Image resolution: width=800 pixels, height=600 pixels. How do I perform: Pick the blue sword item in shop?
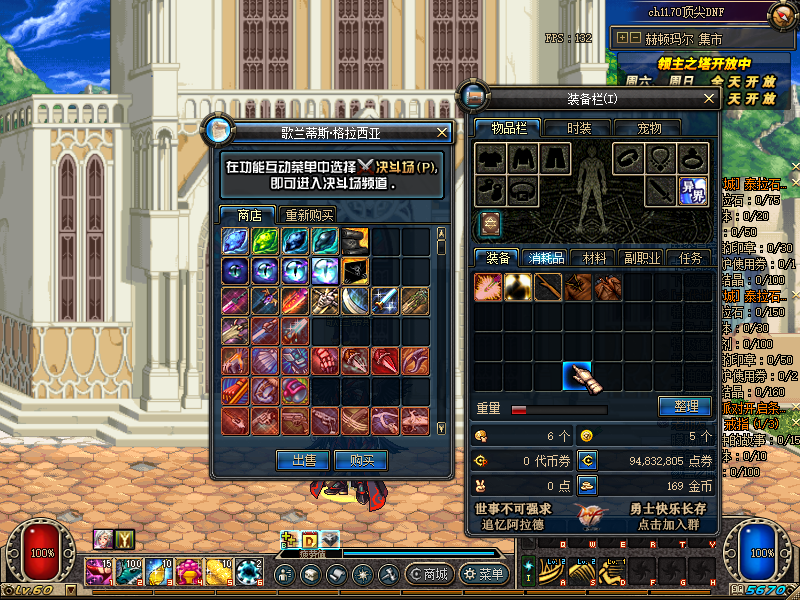pos(386,301)
